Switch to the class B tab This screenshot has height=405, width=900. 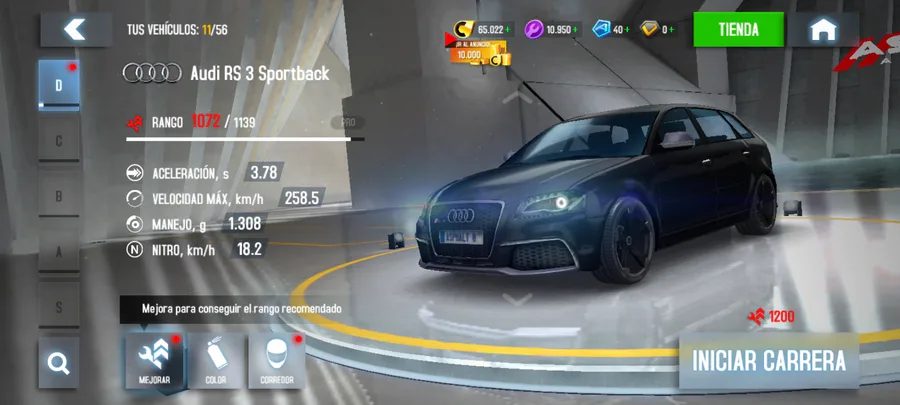[x=58, y=197]
